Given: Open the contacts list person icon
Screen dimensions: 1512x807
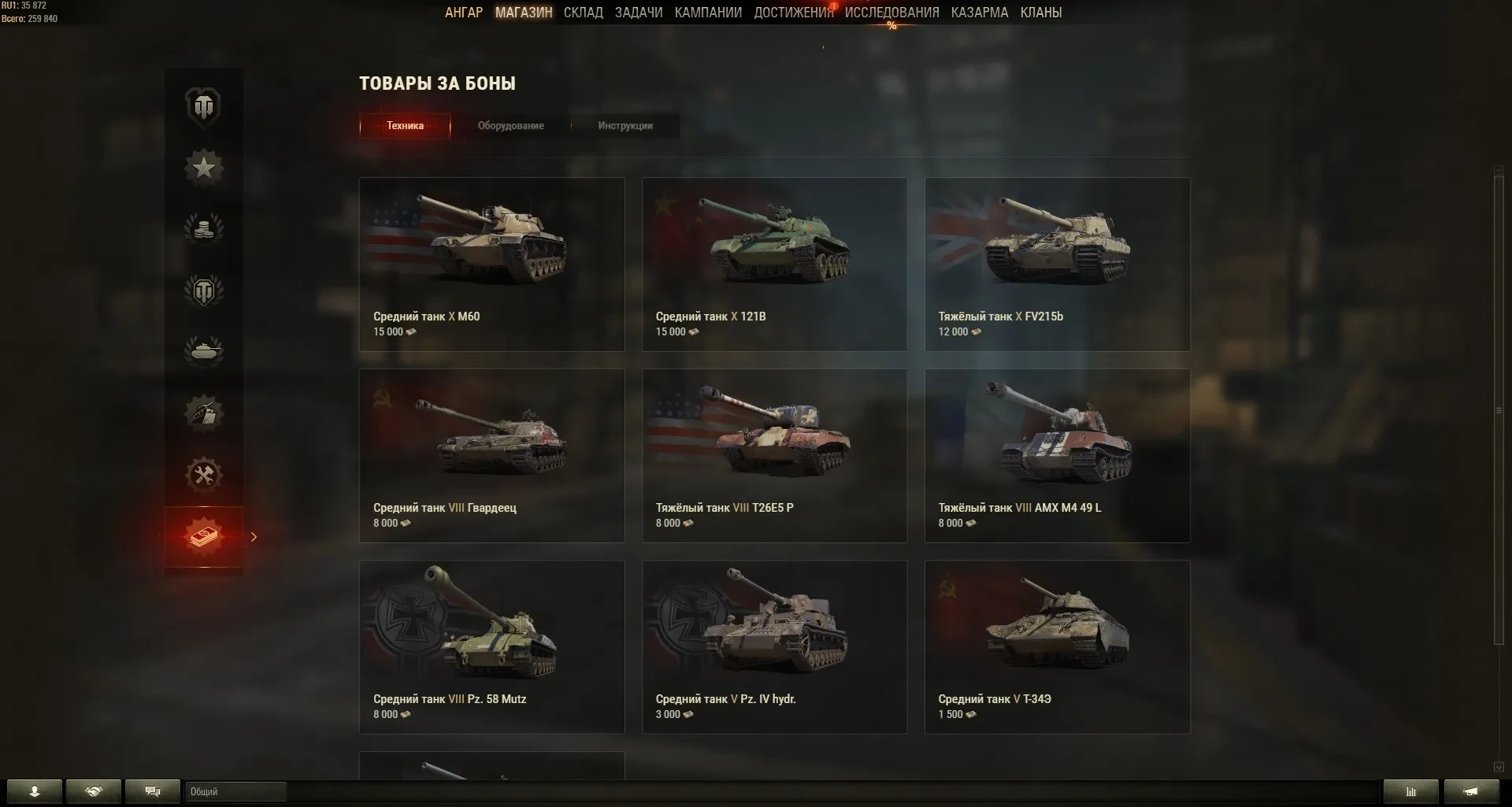Looking at the screenshot, I should [35, 792].
